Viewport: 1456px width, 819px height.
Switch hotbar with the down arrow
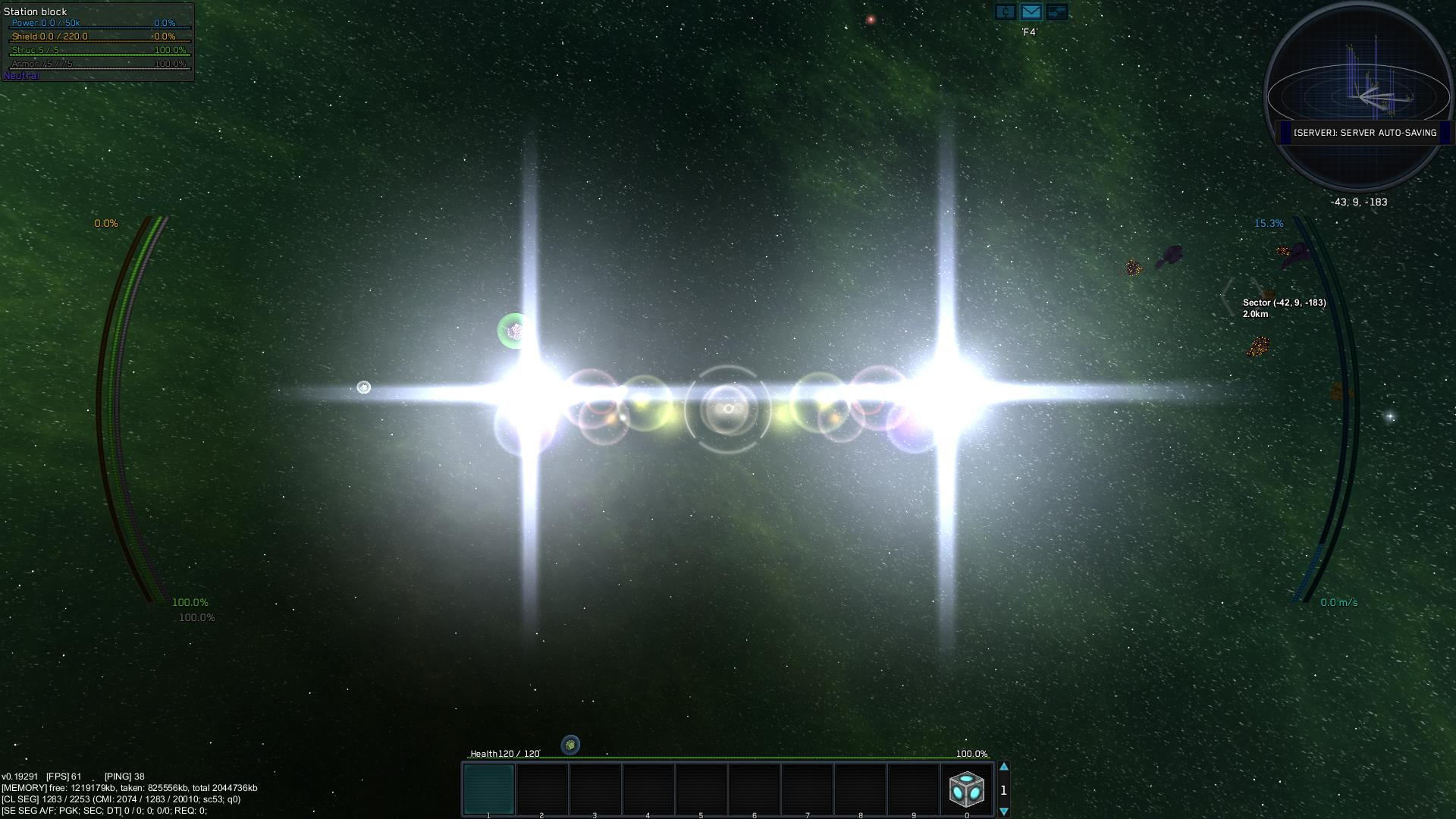(x=1003, y=811)
